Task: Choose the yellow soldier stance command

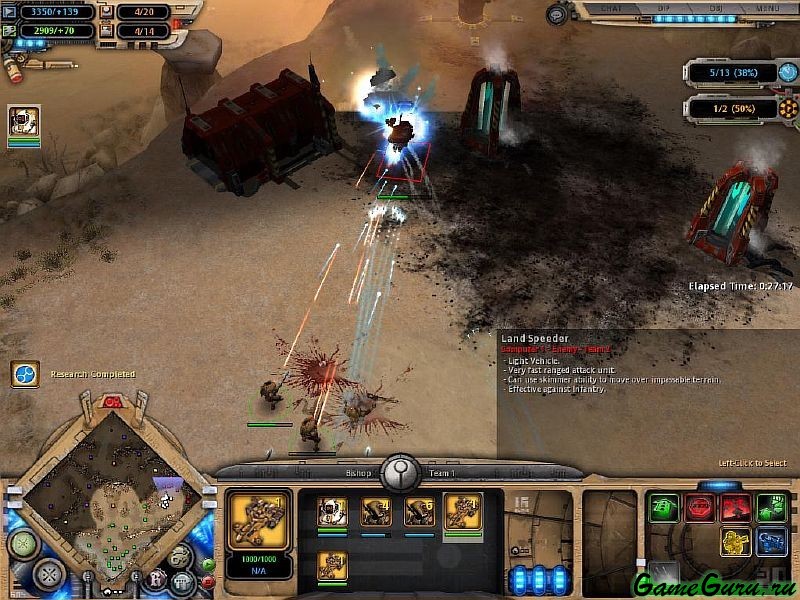Action: tap(736, 542)
